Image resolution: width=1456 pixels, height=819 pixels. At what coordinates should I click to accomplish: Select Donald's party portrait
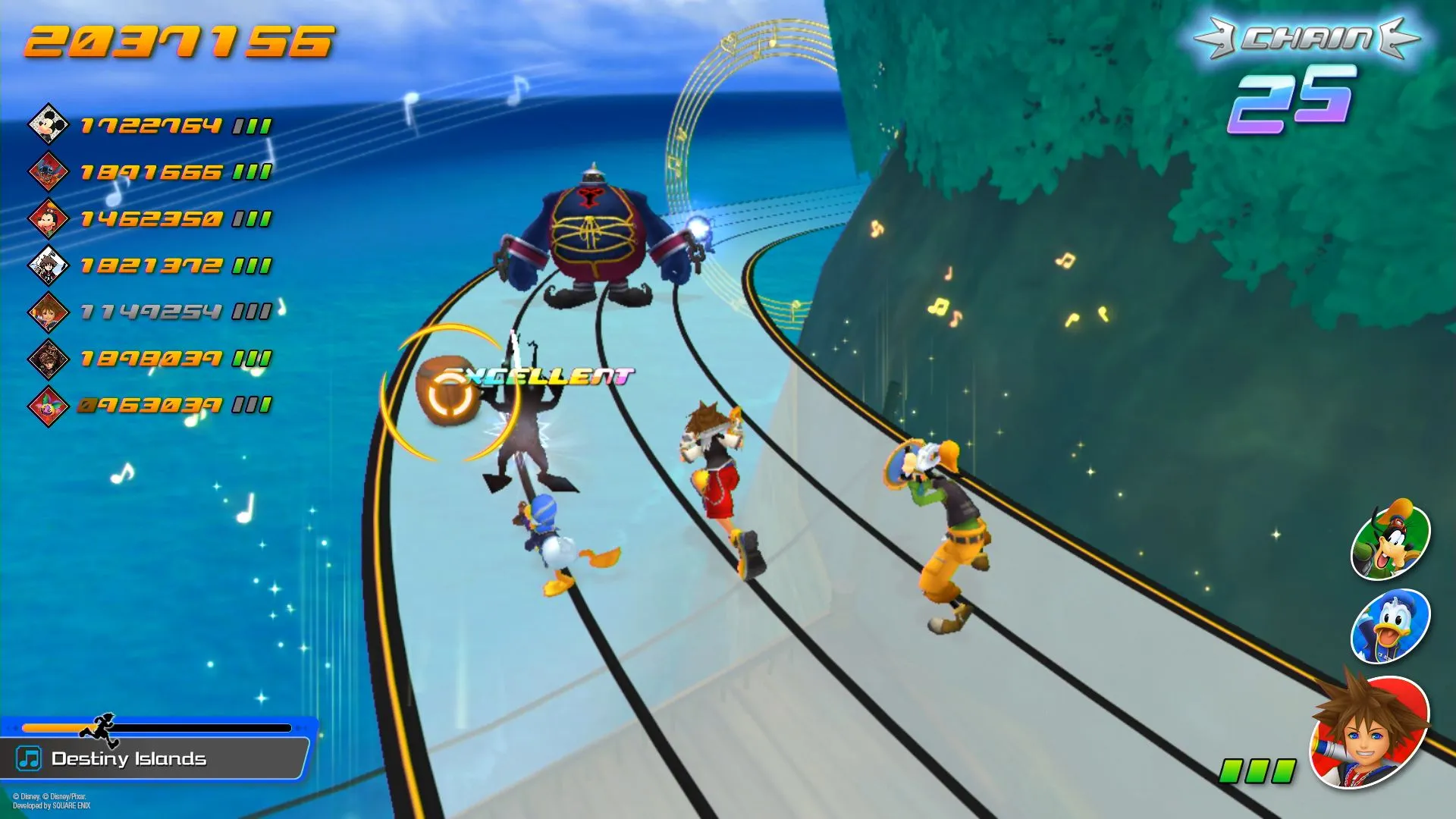[x=1390, y=626]
